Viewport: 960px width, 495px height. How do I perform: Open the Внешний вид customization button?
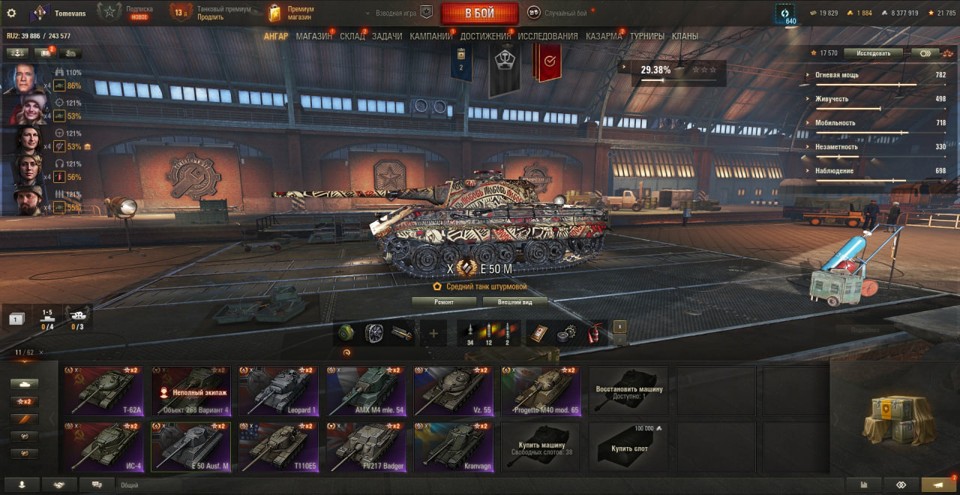click(x=514, y=300)
